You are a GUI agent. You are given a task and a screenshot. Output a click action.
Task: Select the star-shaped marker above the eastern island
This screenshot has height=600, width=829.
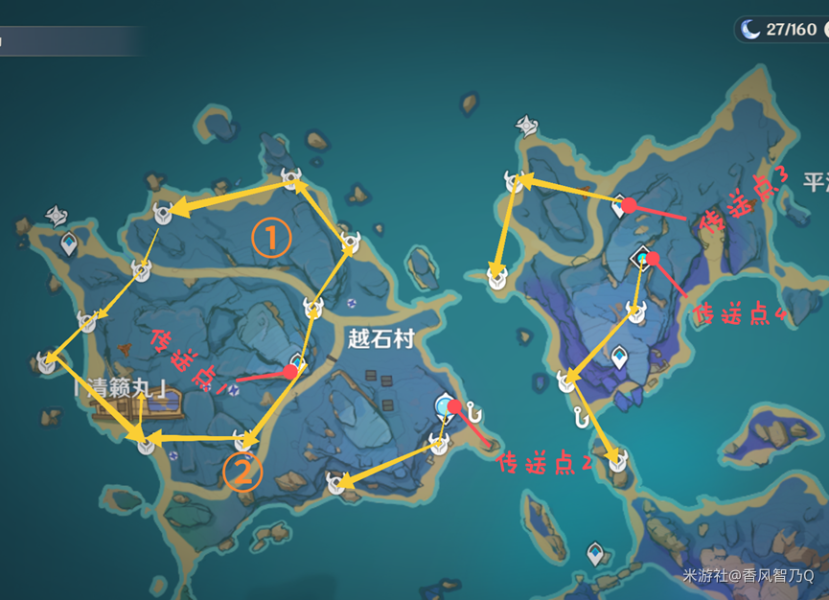527,124
